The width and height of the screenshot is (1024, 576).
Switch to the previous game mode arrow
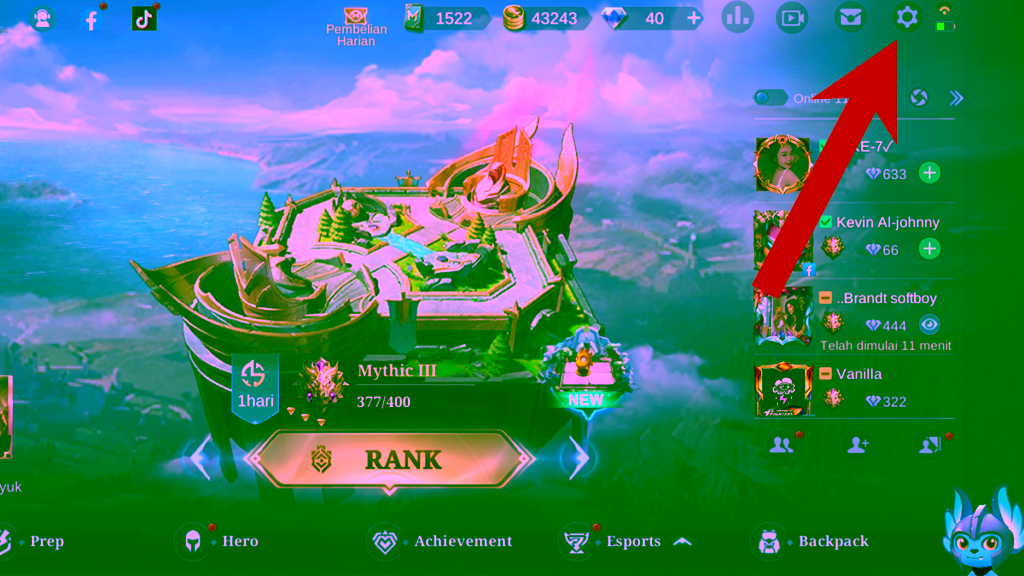tap(201, 458)
